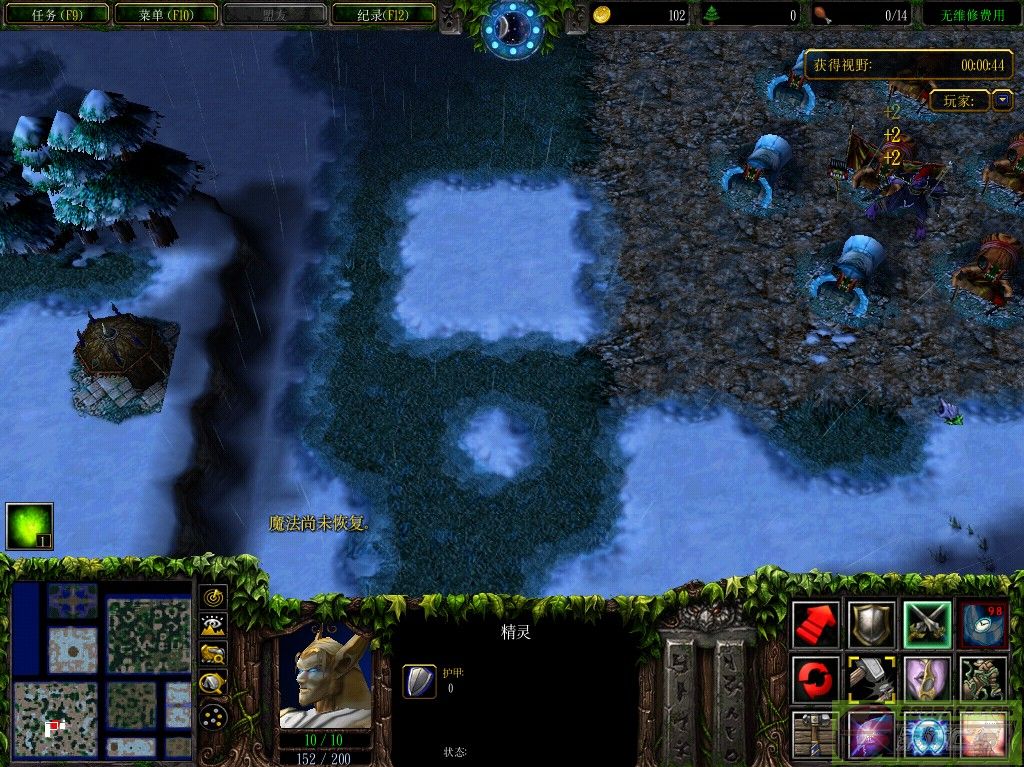Viewport: 1024px width, 767px height.
Task: Open the 任务 (F9) quests menu
Action: 56,15
